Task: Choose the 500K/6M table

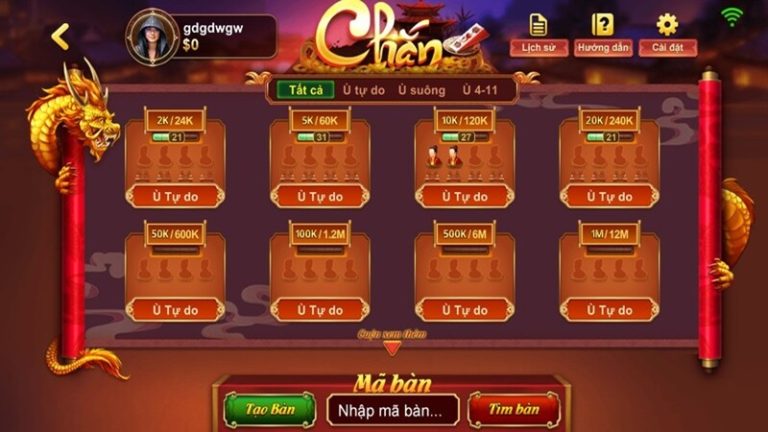Action: click(x=464, y=273)
